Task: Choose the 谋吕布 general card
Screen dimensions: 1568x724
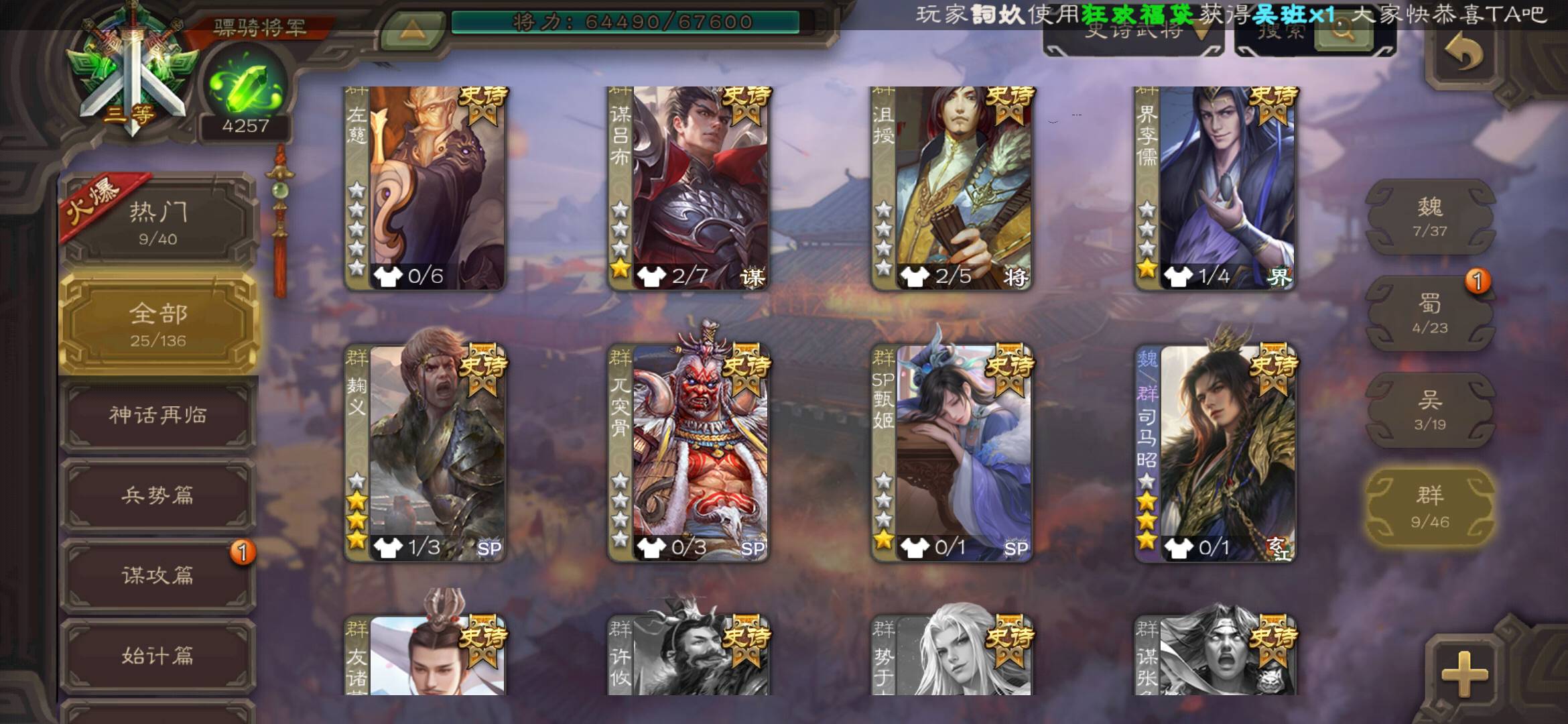Action: click(688, 188)
